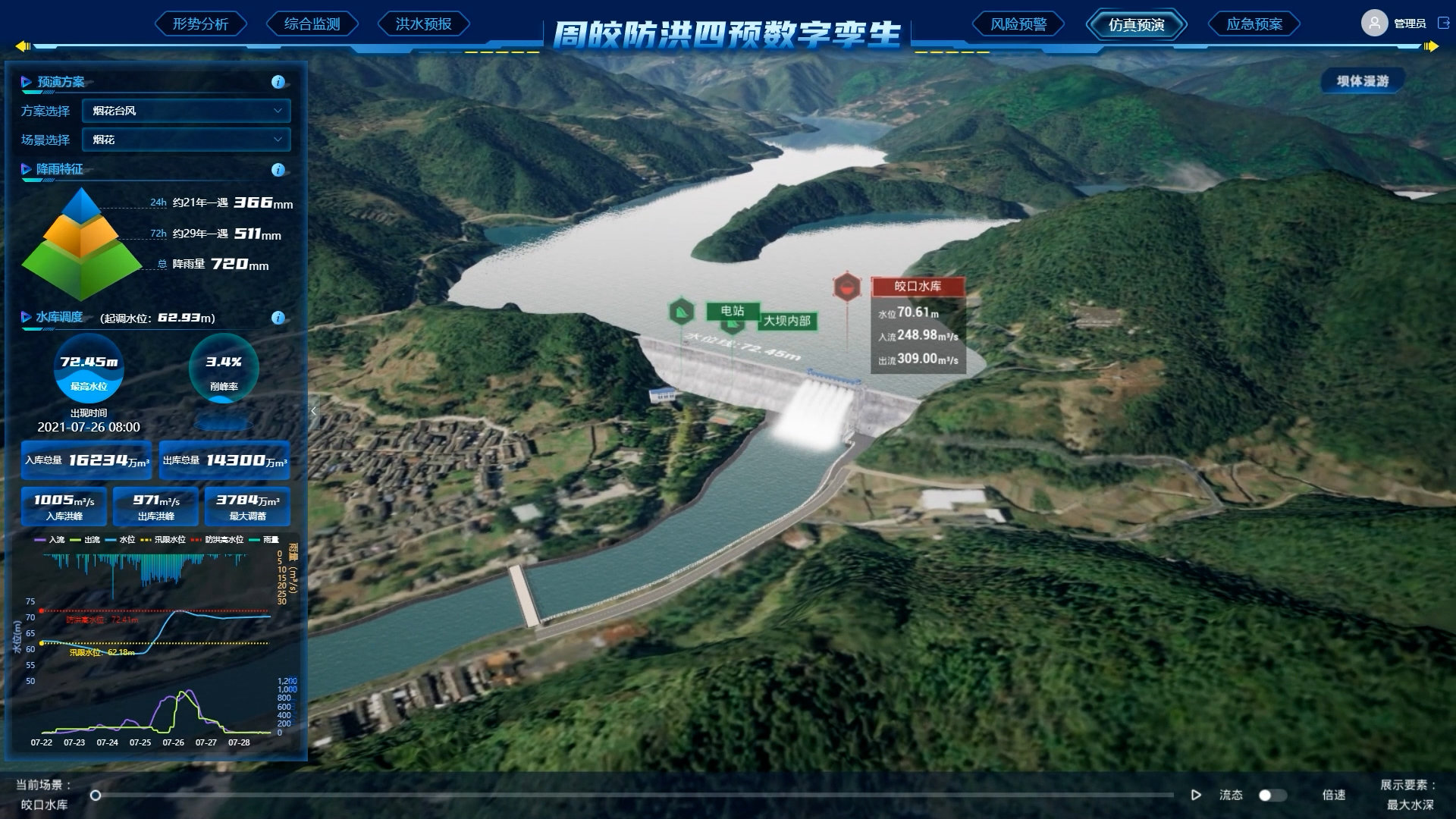Click the 仿真预演 tab
The width and height of the screenshot is (1456, 819).
coord(1136,24)
